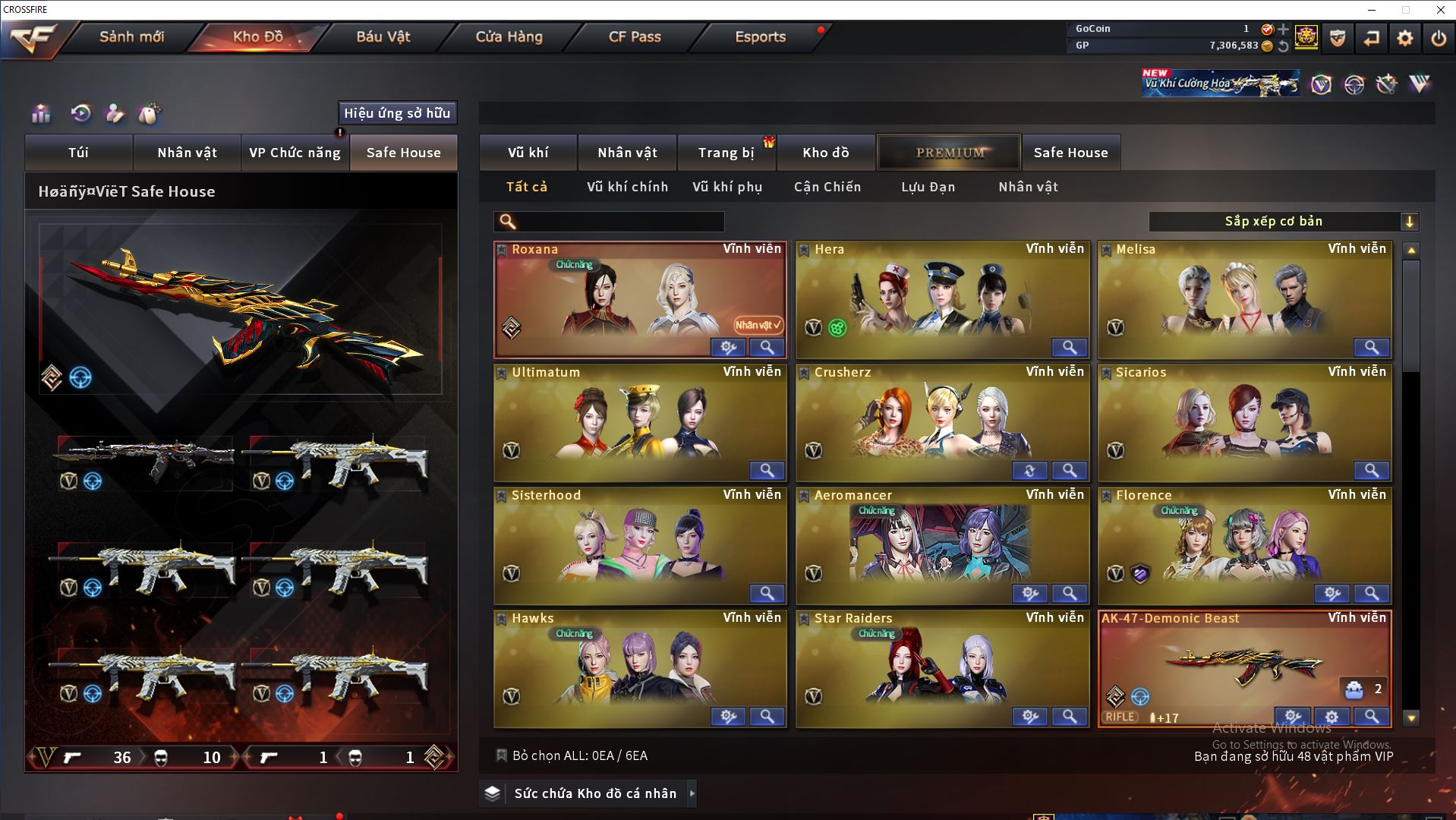Image resolution: width=1456 pixels, height=820 pixels.
Task: Open the Sắp xếp cơ bản sort dropdown
Action: [1283, 222]
